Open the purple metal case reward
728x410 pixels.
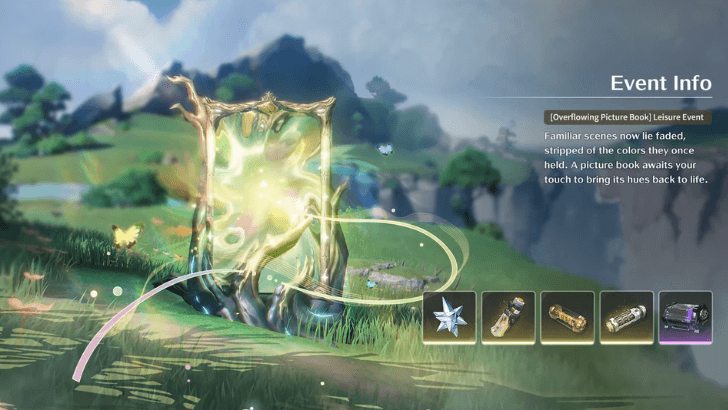point(686,318)
